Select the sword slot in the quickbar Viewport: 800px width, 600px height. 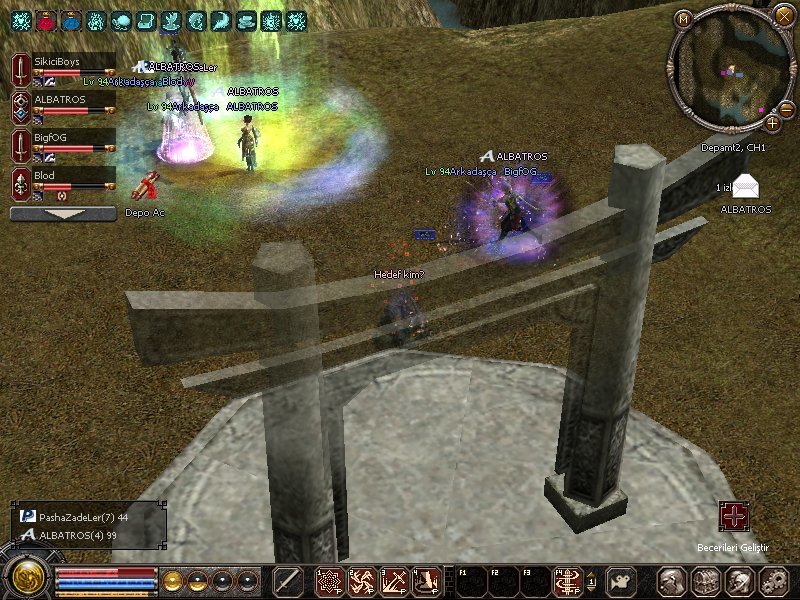pos(288,581)
